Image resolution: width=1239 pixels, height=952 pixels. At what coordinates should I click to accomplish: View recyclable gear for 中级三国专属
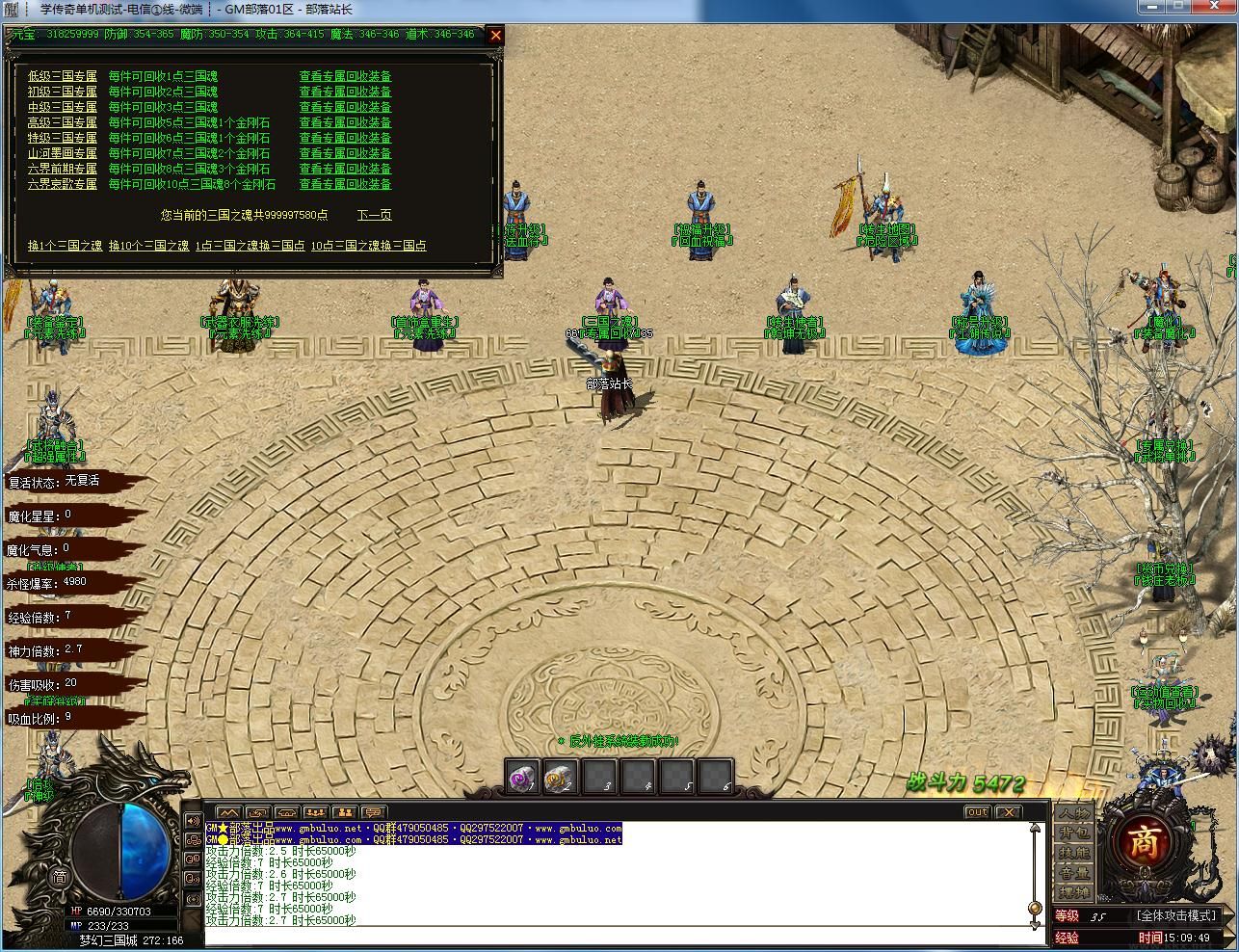345,107
